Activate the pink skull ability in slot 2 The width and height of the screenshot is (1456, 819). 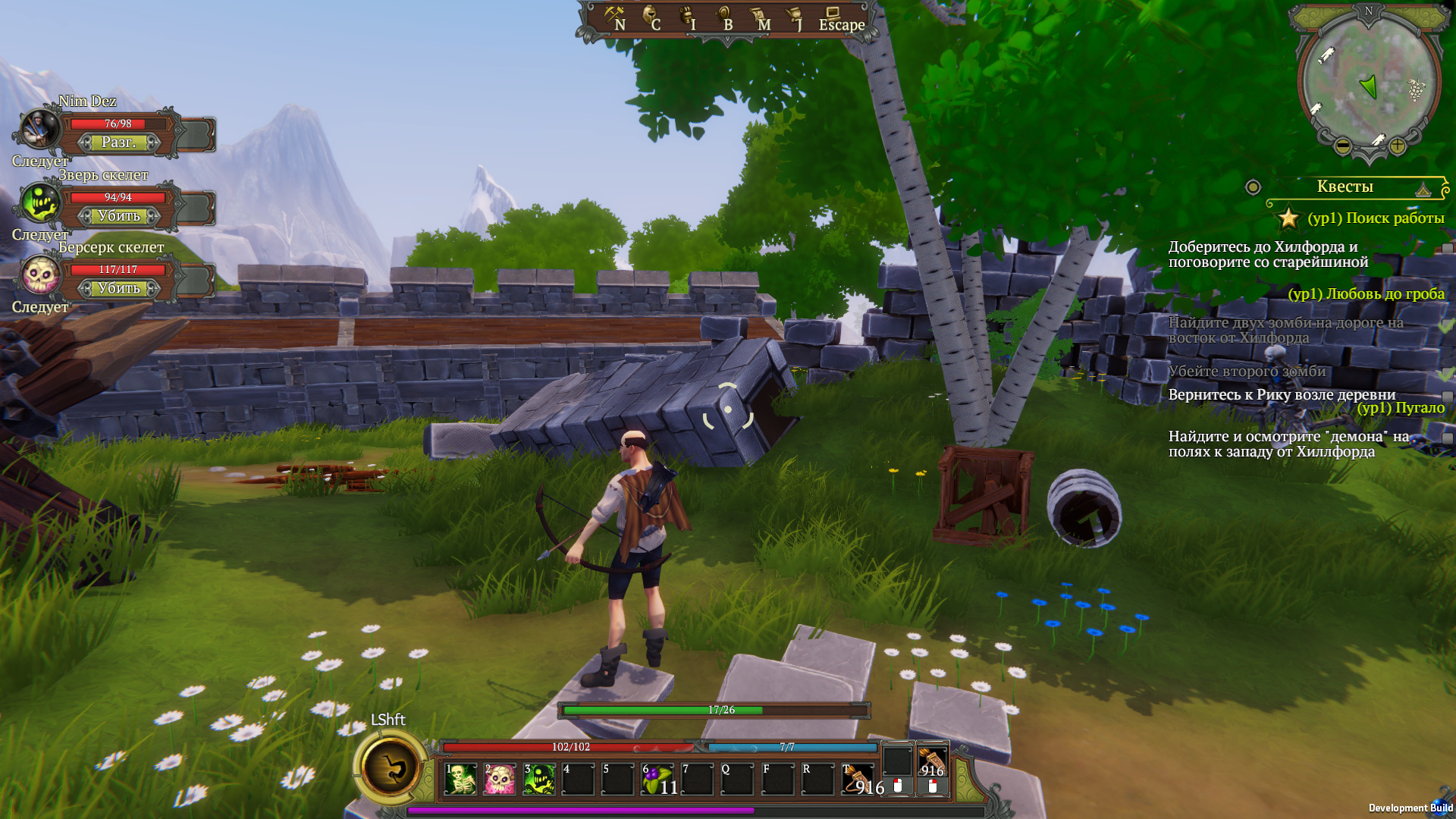(500, 779)
